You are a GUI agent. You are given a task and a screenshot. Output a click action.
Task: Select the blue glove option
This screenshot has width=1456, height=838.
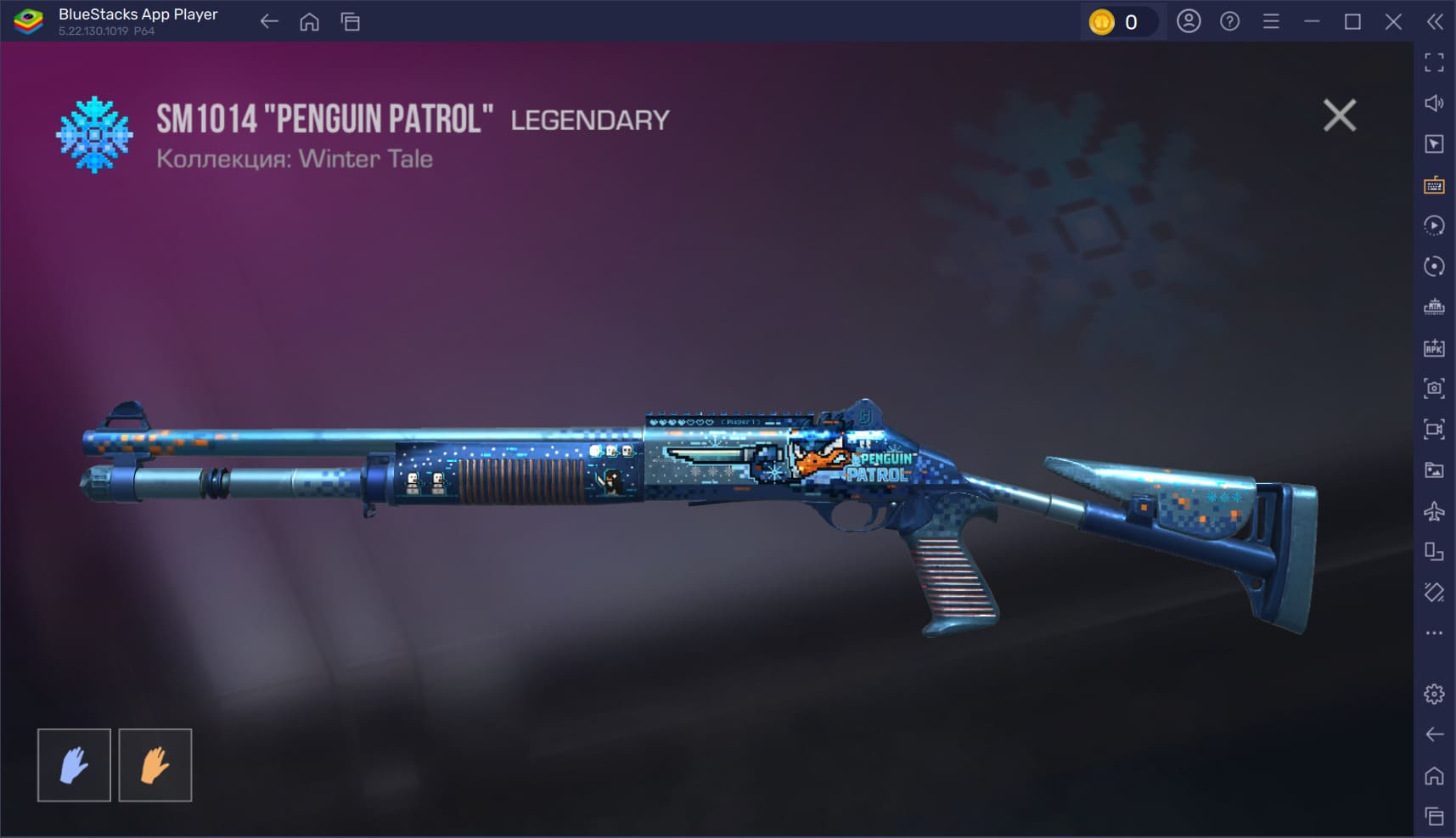(74, 765)
